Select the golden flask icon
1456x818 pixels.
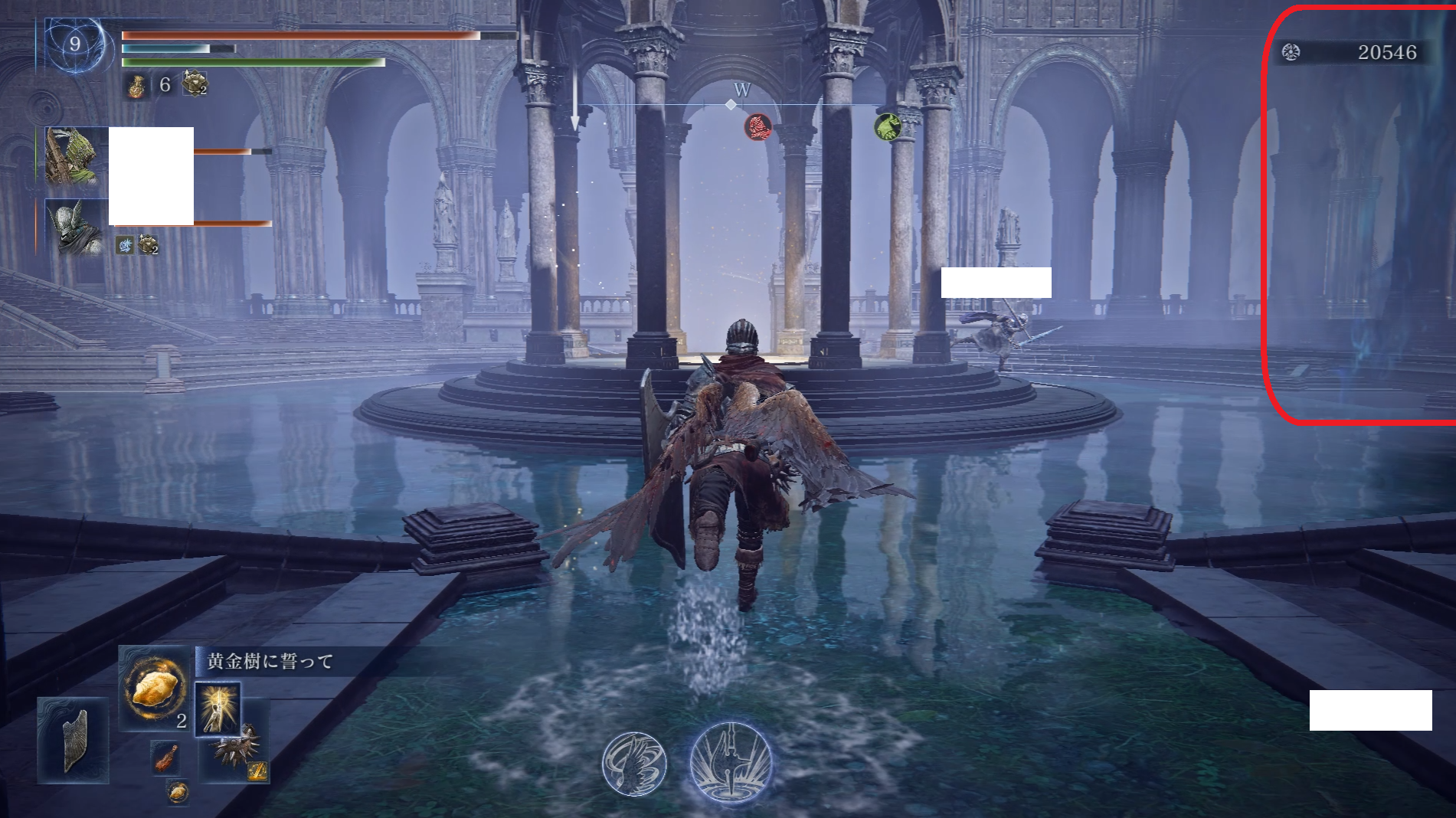136,86
